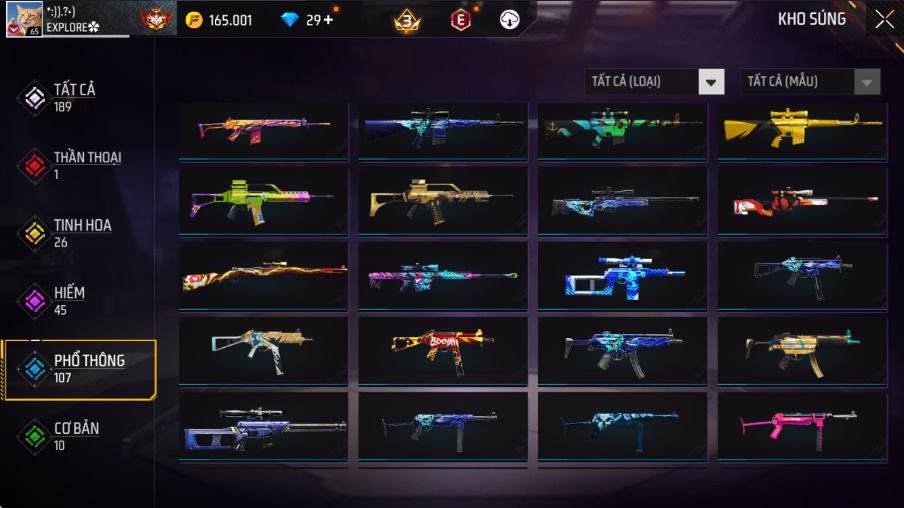The width and height of the screenshot is (904, 508).
Task: Close the Kho Súng weapon armory screen
Action: (x=884, y=19)
